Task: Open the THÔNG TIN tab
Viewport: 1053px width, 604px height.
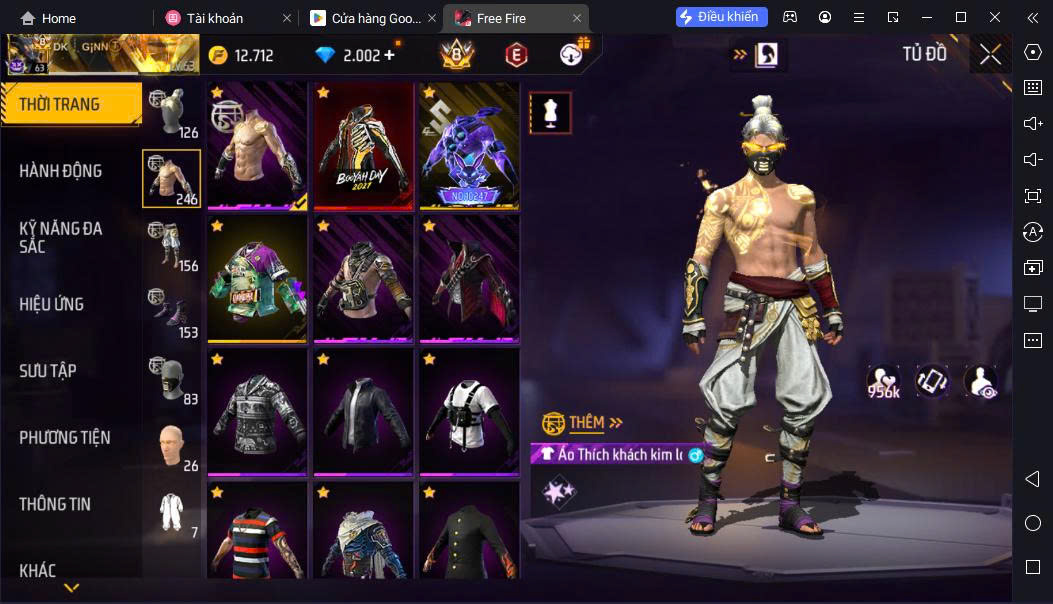Action: [x=55, y=504]
